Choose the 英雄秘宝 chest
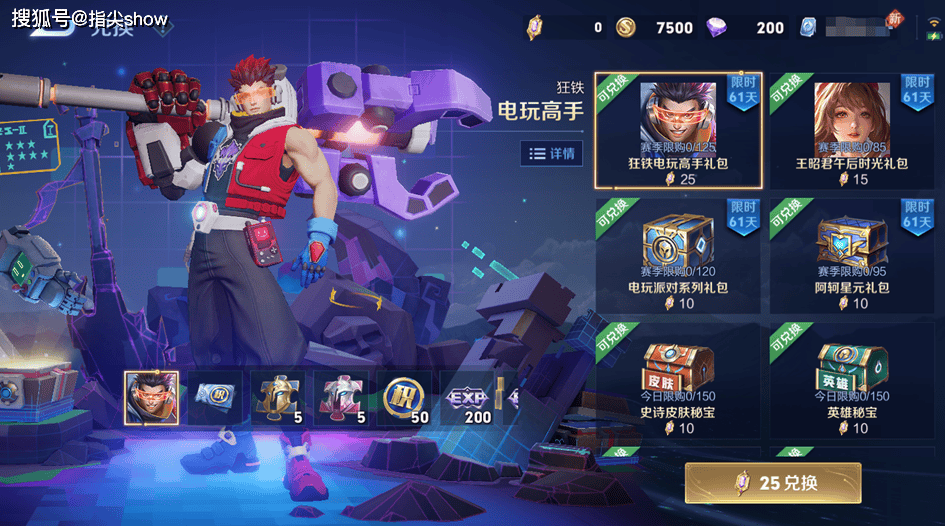Image resolution: width=945 pixels, height=526 pixels. coord(851,382)
